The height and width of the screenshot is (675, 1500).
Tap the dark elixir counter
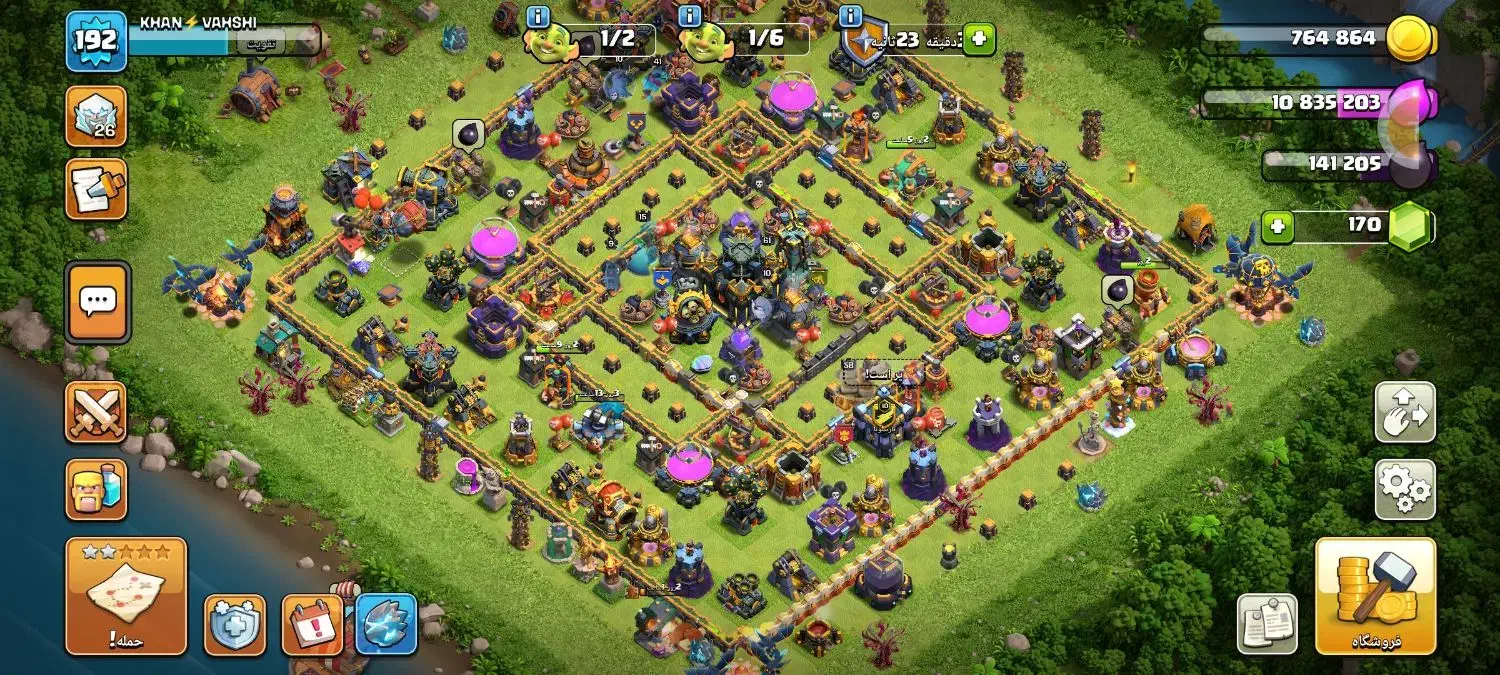click(1340, 164)
